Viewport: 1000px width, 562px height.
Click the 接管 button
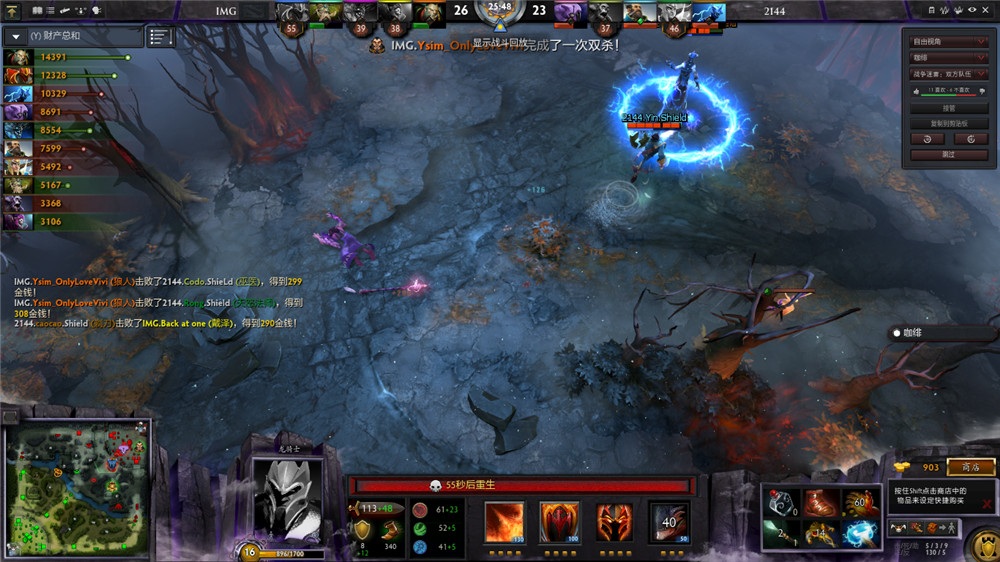tap(948, 108)
